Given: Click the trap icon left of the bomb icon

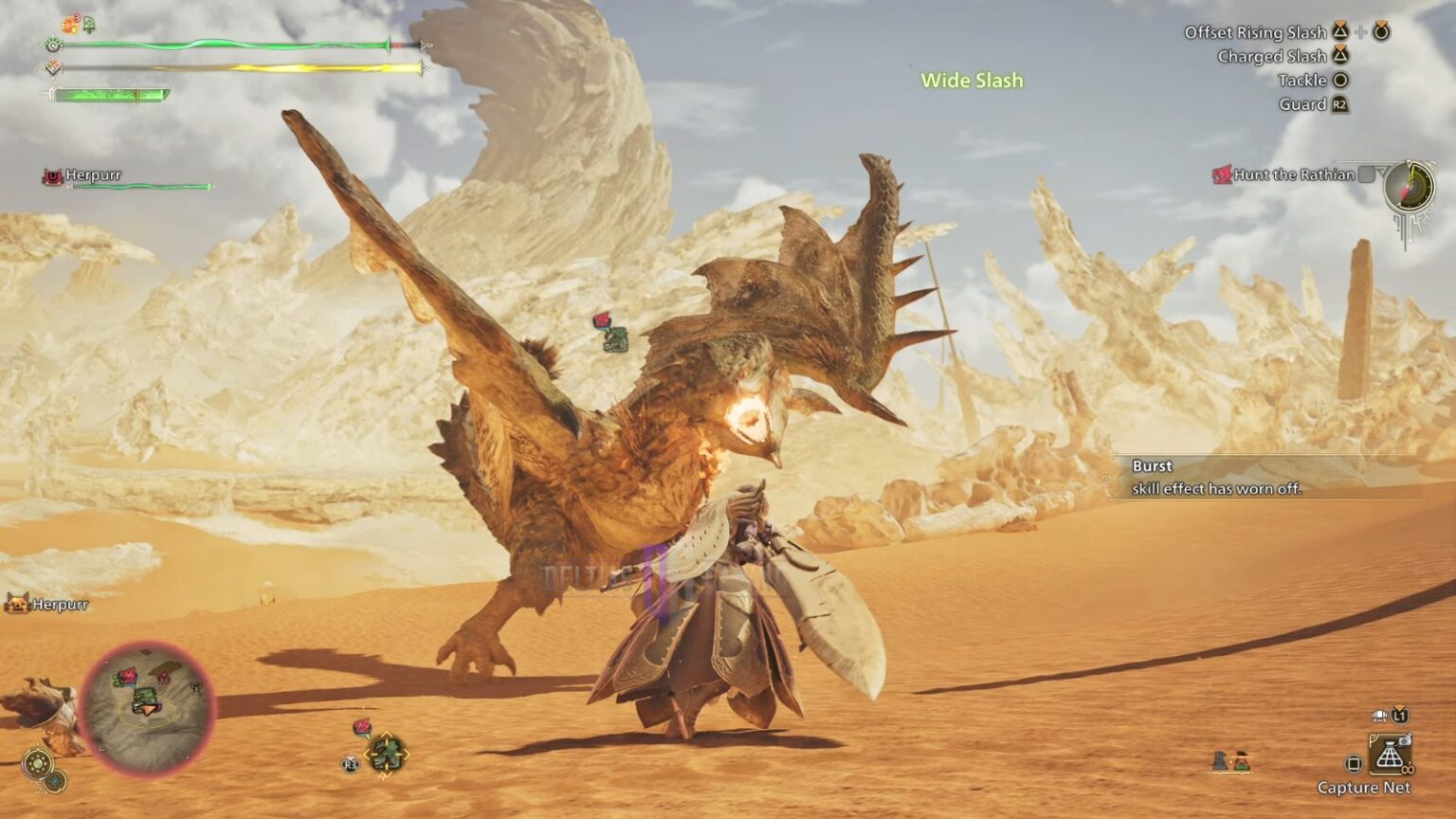Looking at the screenshot, I should (x=1220, y=761).
